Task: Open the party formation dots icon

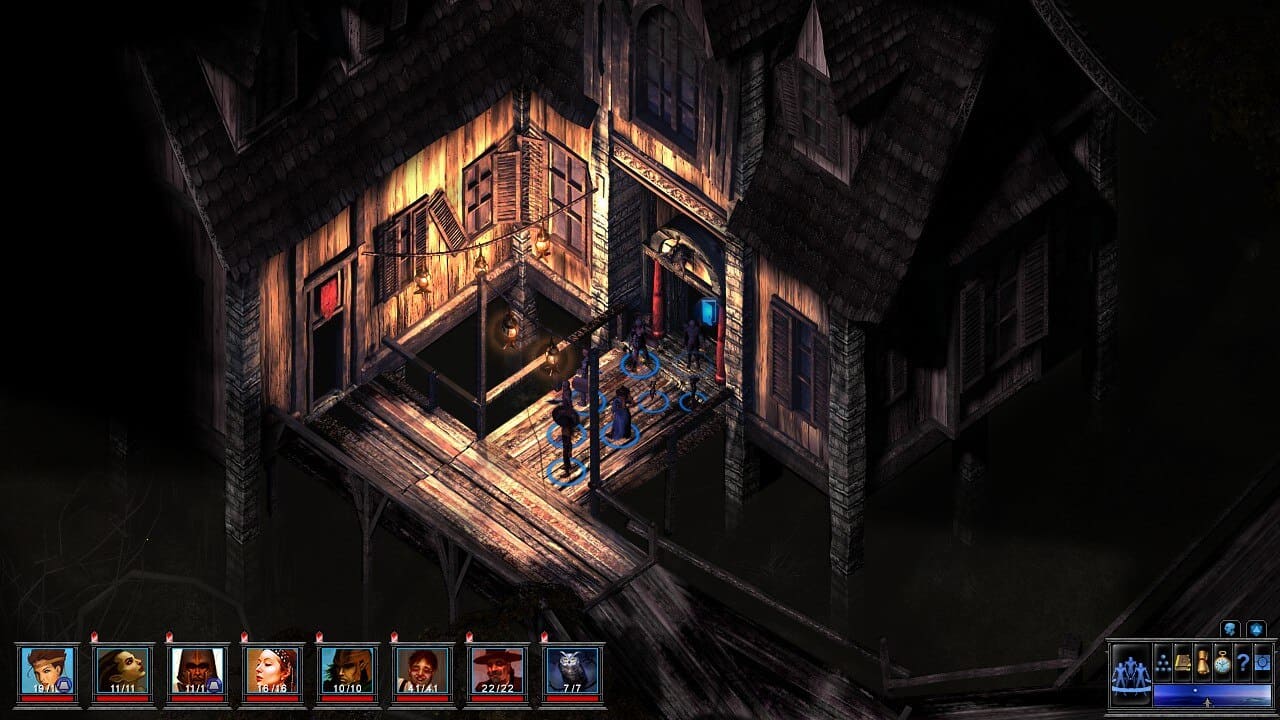Action: click(1163, 662)
